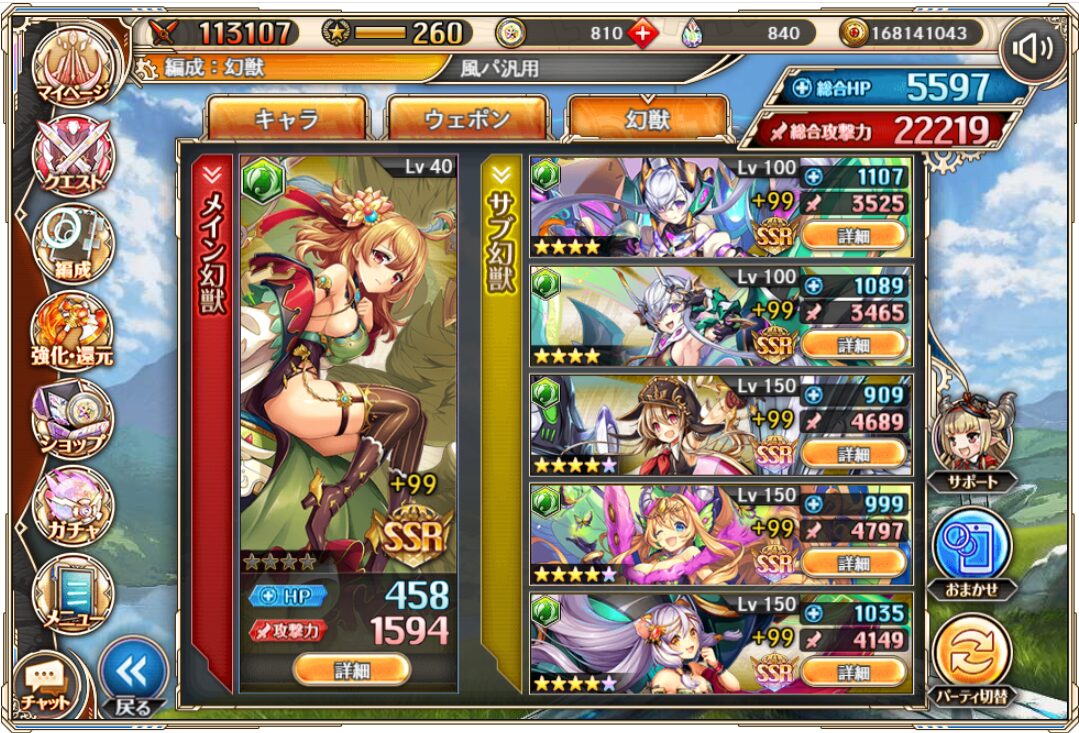Switch to the キャラ tab

[x=286, y=121]
